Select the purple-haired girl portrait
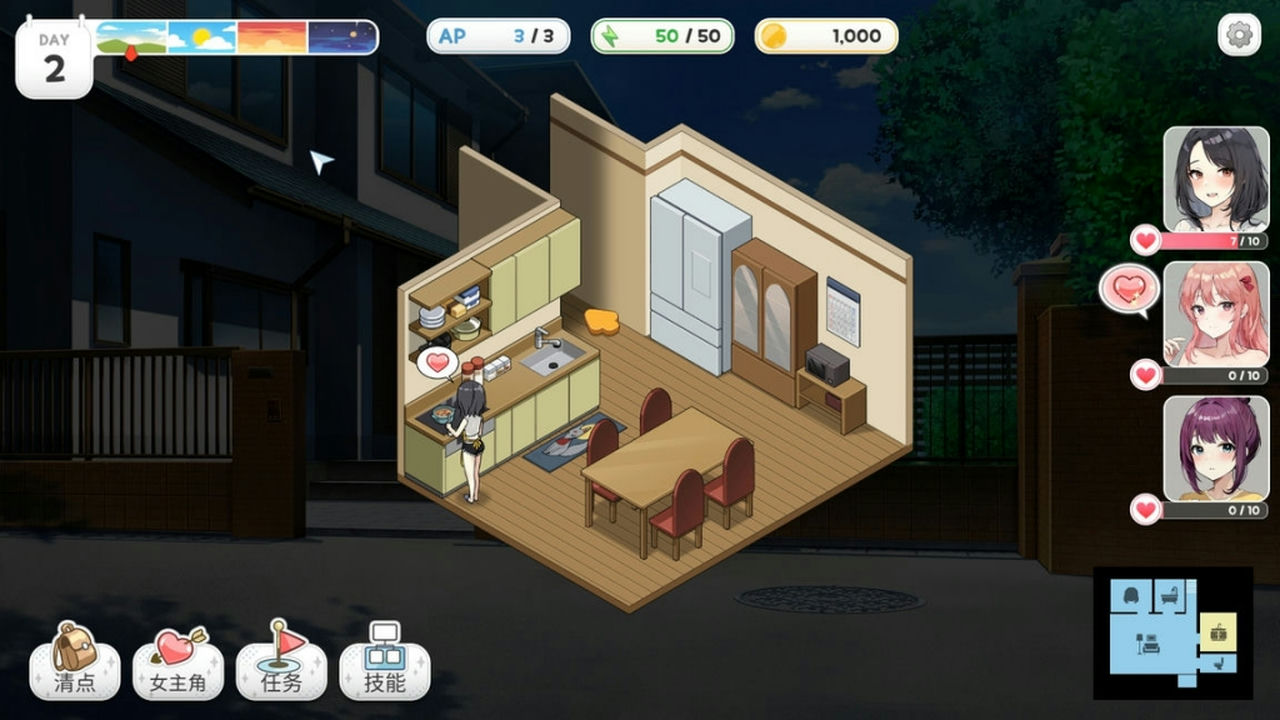 coord(1215,448)
